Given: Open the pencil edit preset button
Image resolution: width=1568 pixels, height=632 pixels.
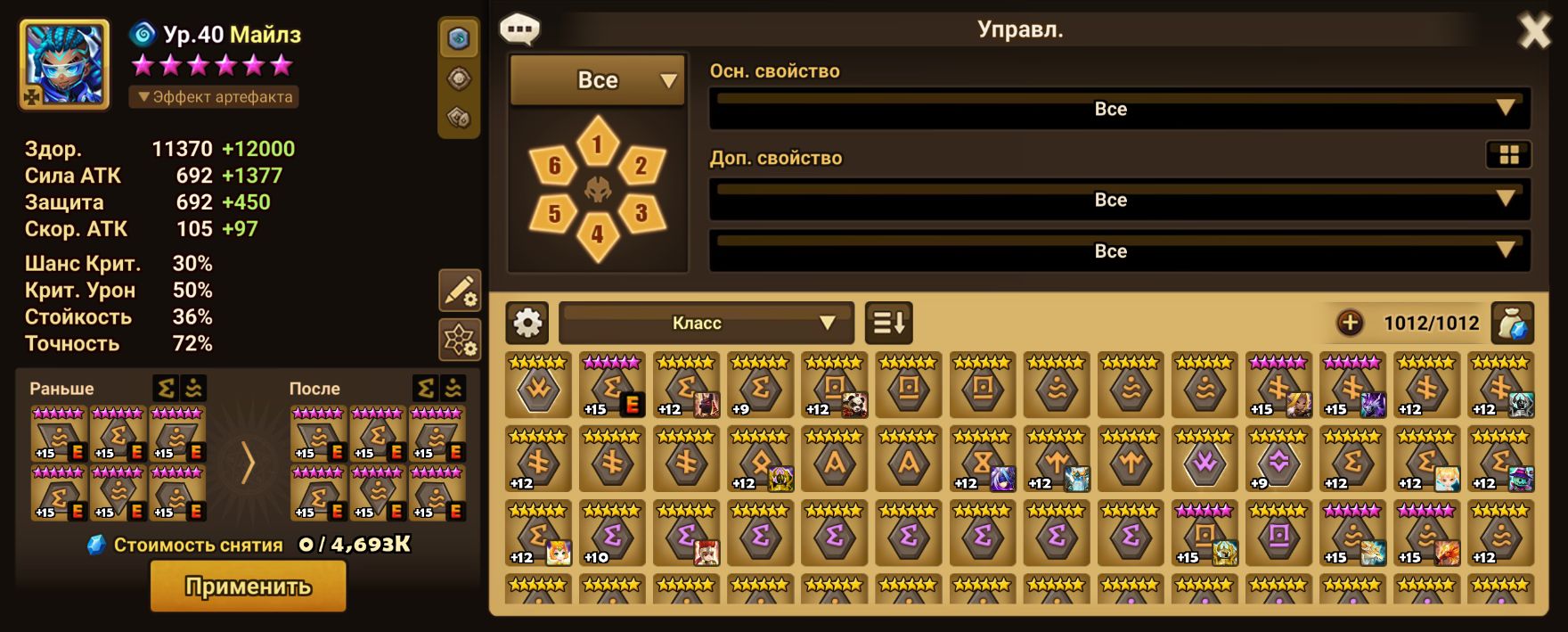Looking at the screenshot, I should point(460,291).
